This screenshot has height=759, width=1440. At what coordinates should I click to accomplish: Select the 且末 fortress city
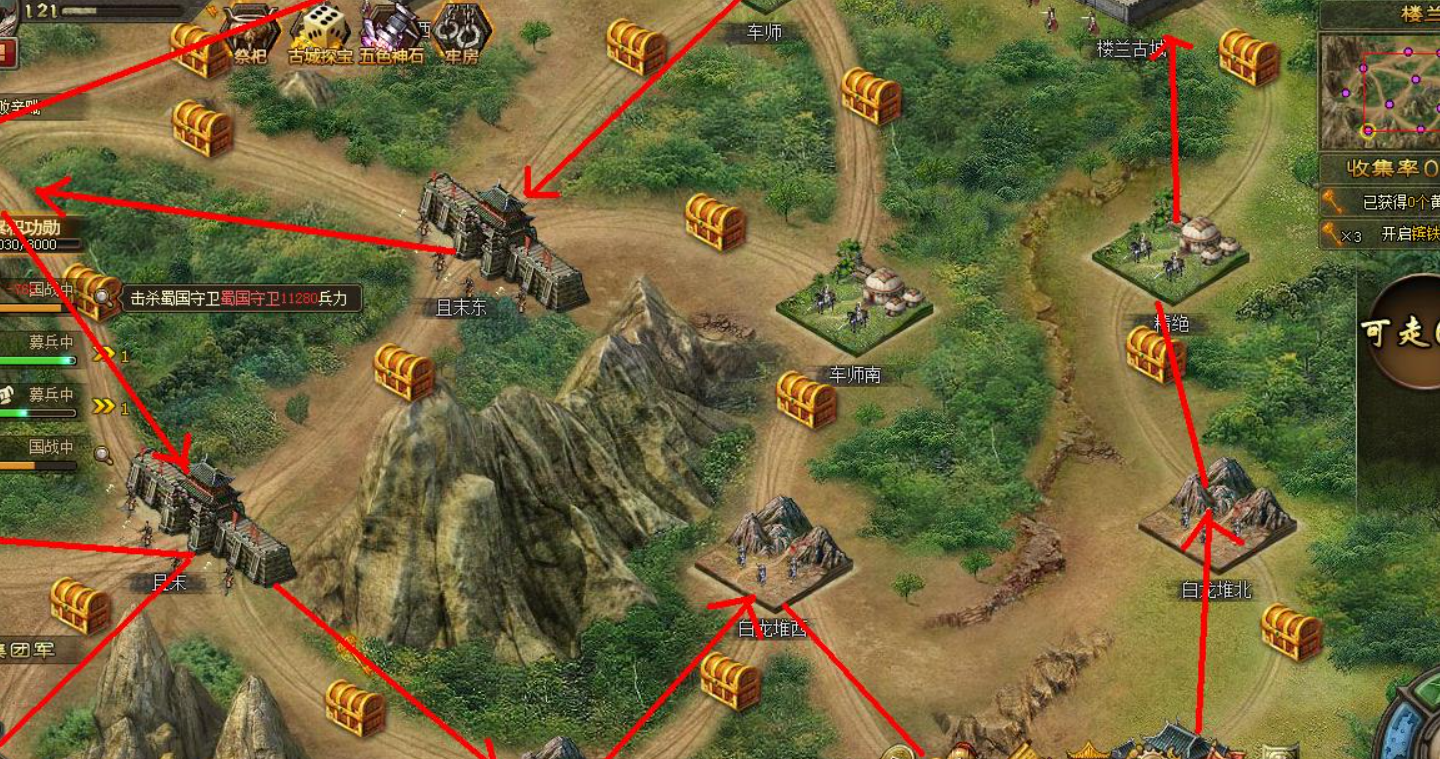pos(209,513)
